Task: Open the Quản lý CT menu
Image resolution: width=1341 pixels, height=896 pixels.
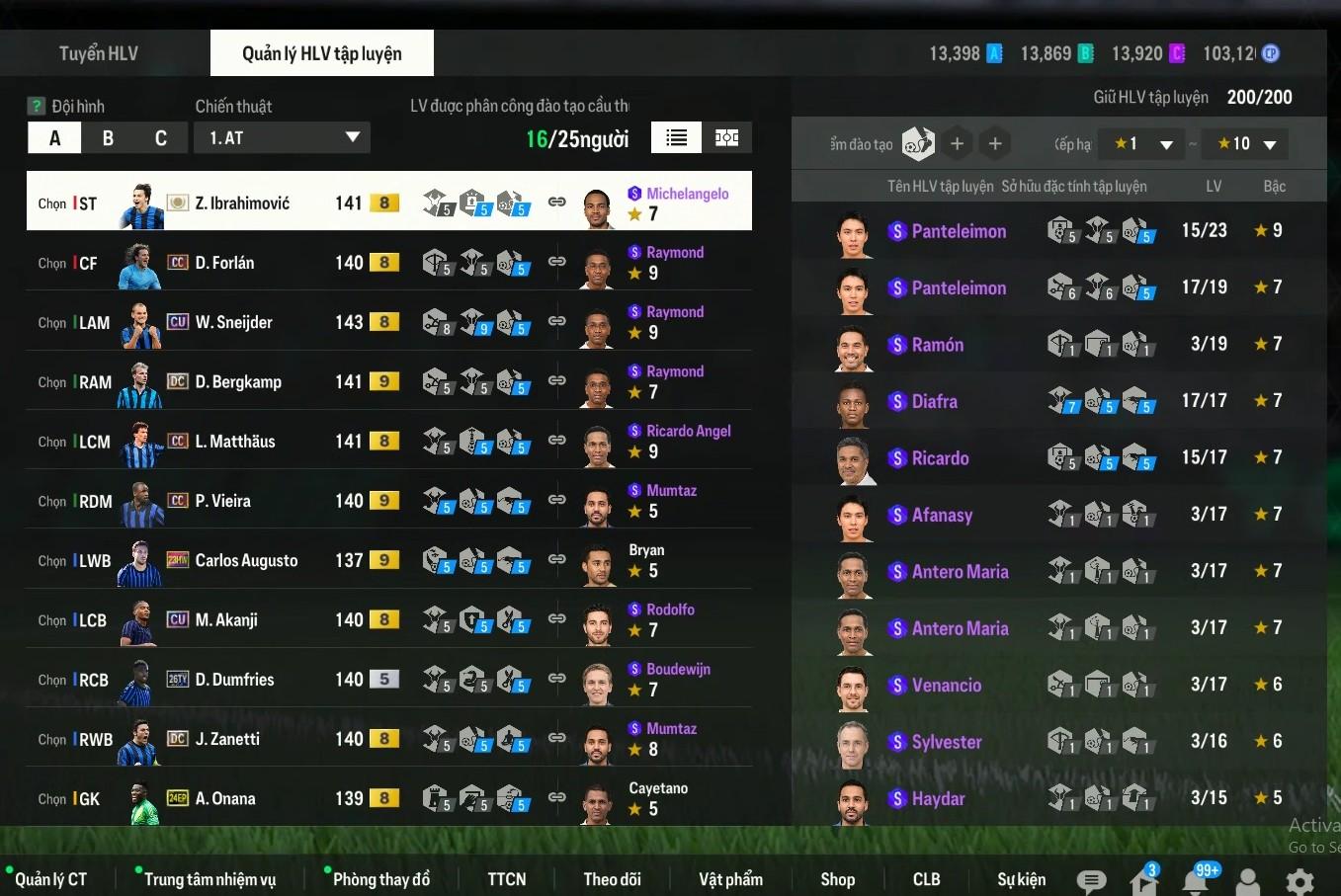Action: [50, 879]
